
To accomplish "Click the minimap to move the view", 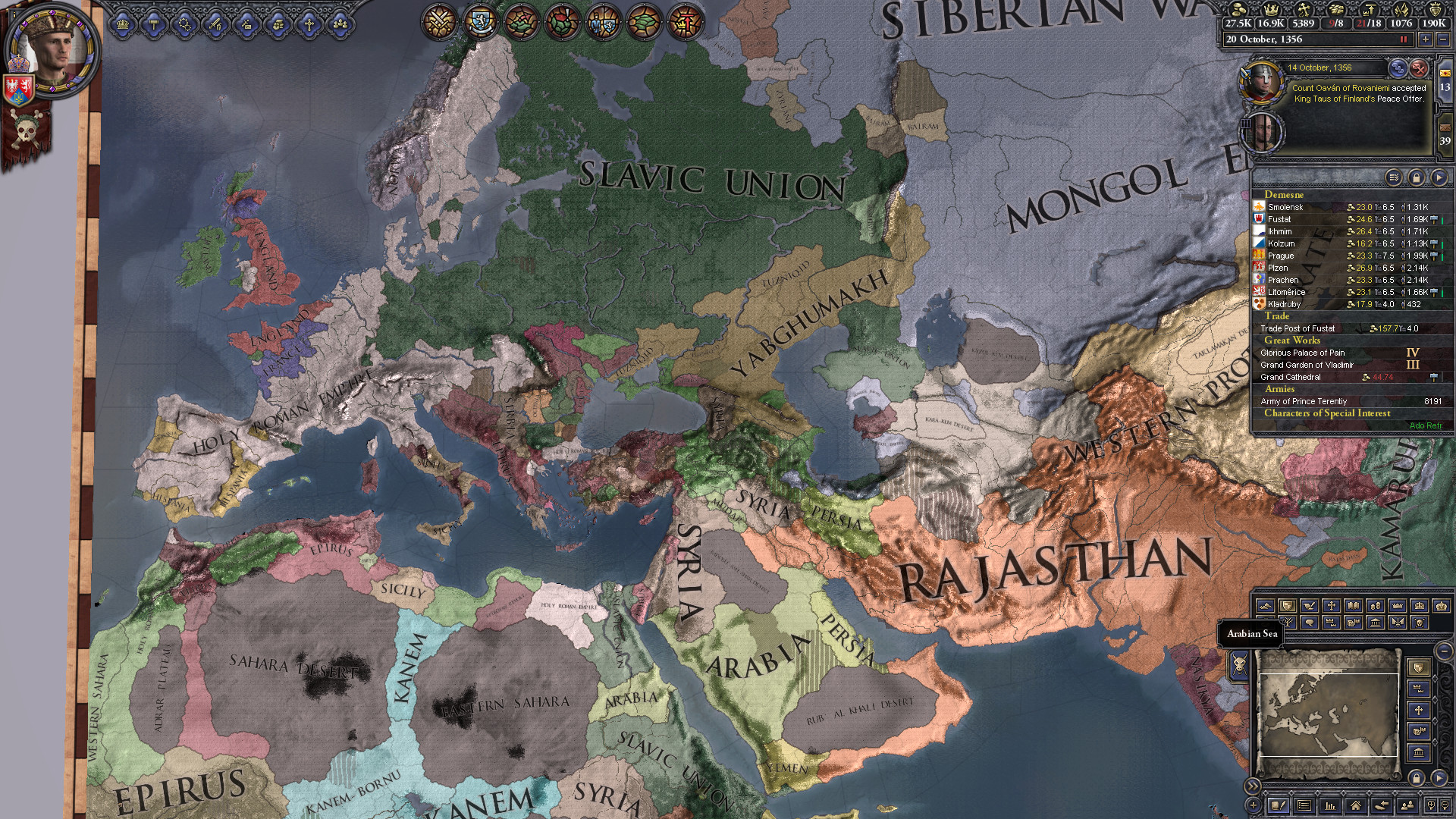I will [1329, 713].
